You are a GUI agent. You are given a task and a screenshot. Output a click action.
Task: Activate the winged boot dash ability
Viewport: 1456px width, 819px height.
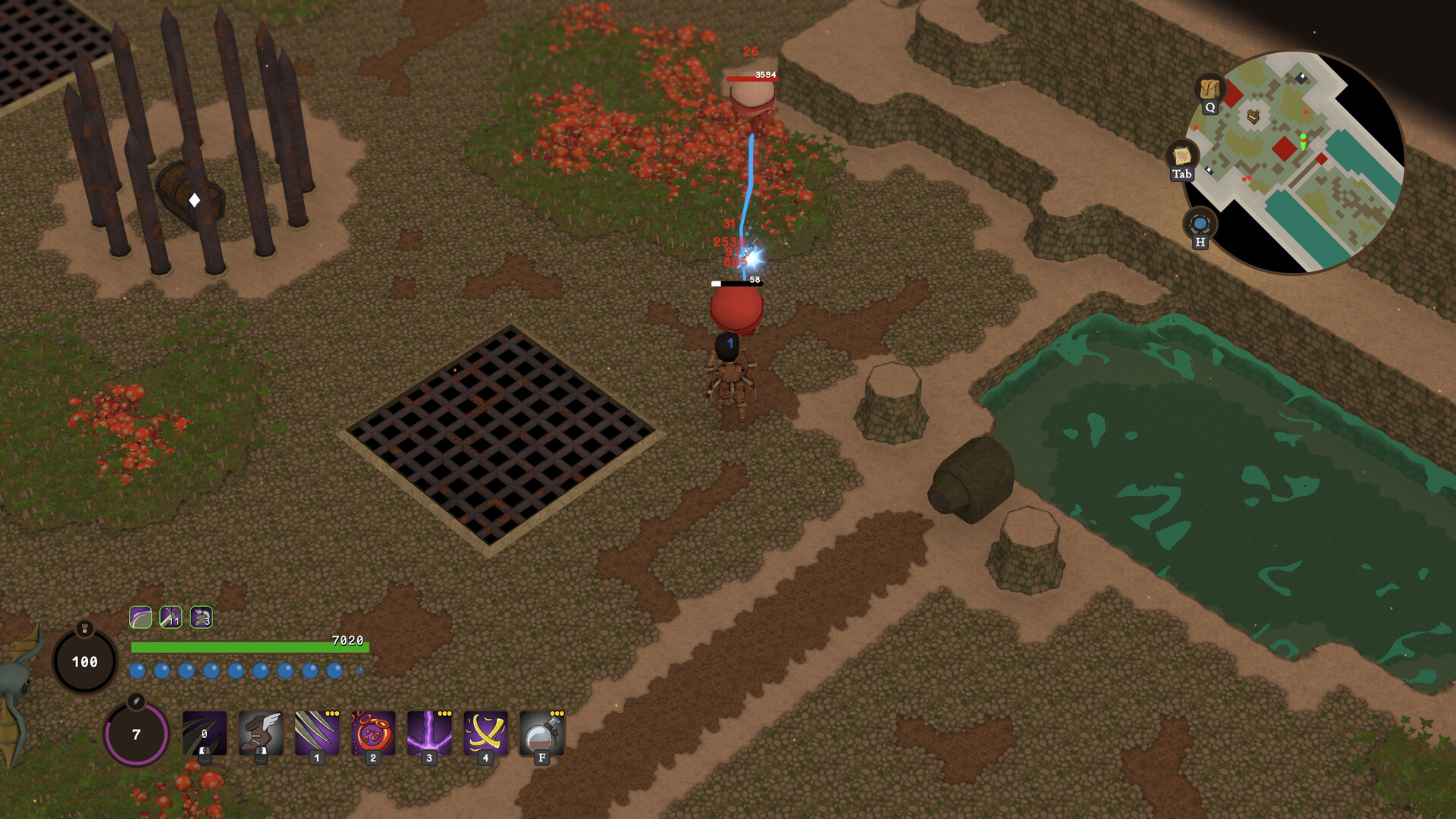point(260,733)
